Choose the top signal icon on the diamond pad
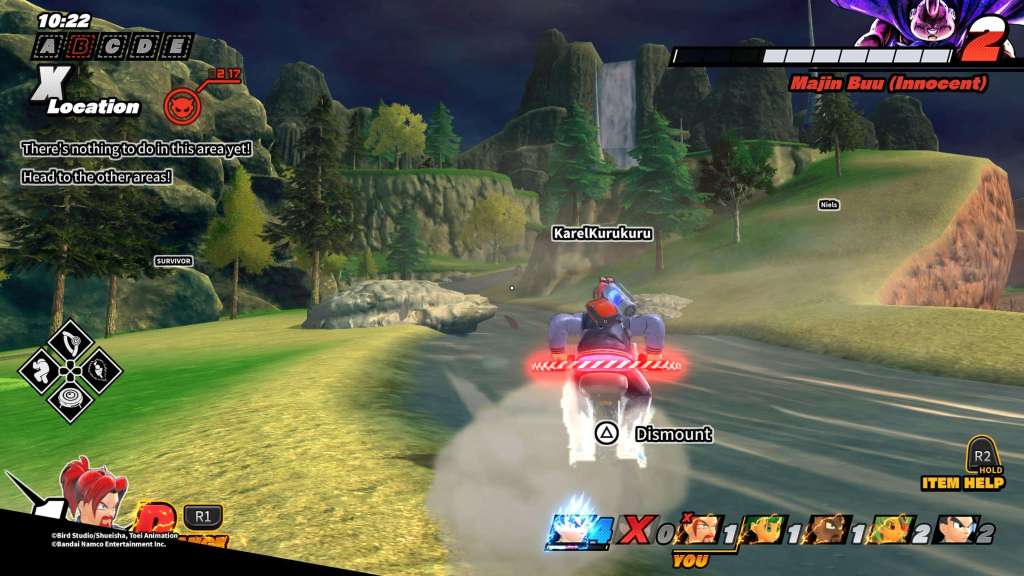 point(70,340)
